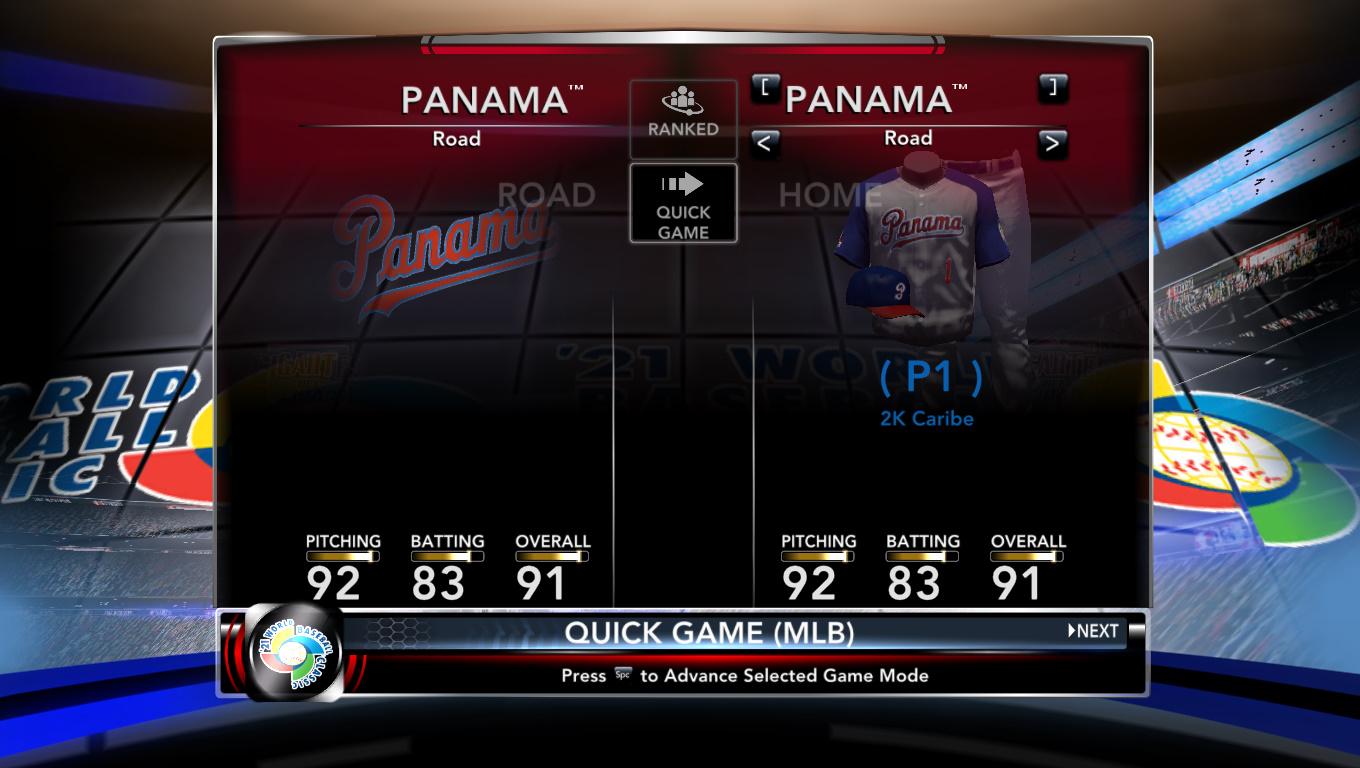Click the left bracket team selector
Screen dimensions: 1360x768
[764, 87]
